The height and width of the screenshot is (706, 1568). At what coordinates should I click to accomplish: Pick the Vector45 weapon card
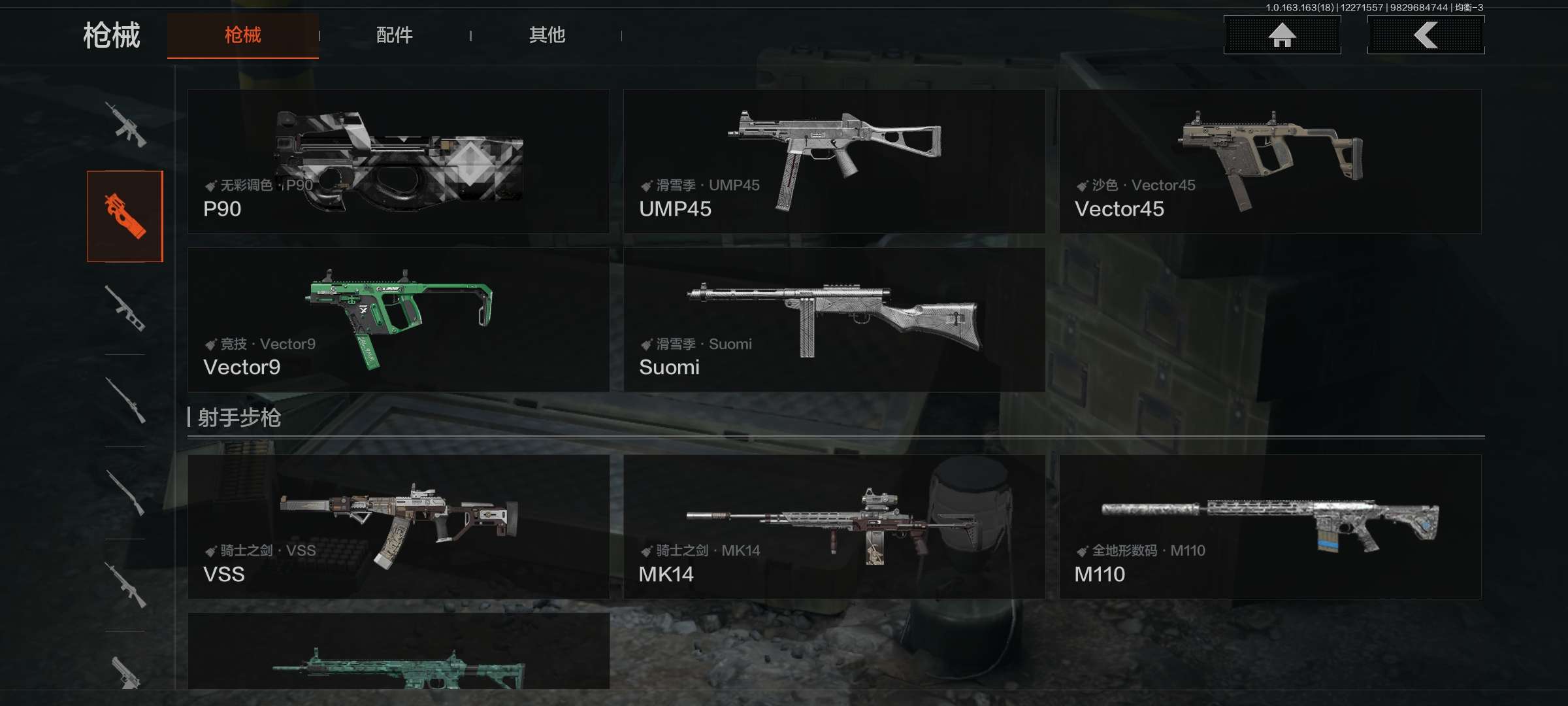point(1270,161)
